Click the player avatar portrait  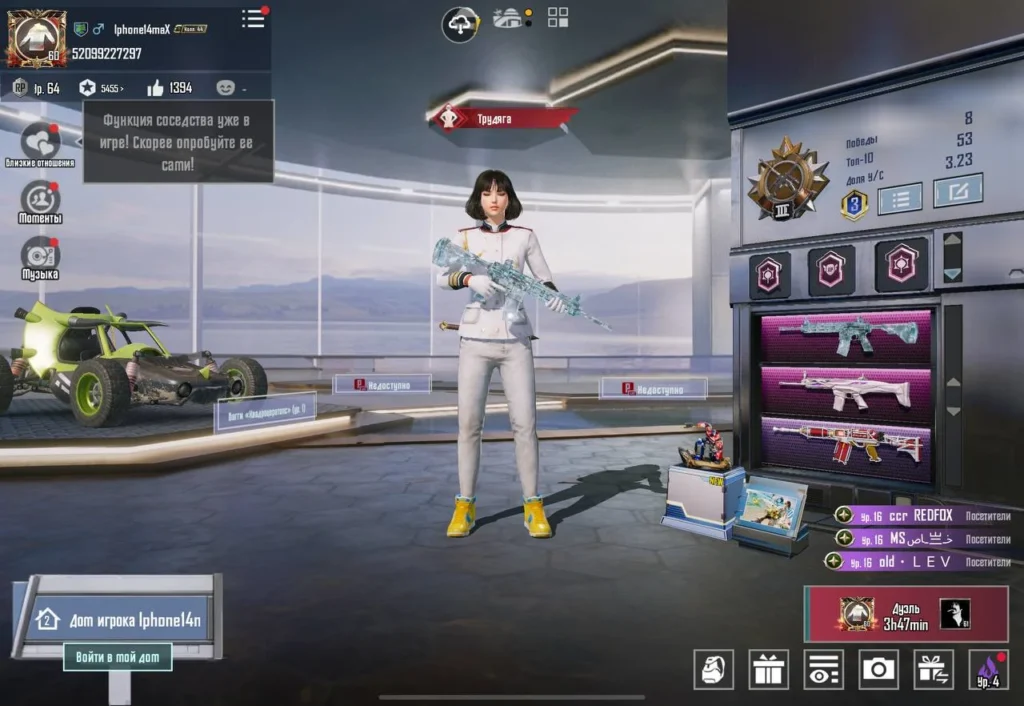tap(37, 39)
